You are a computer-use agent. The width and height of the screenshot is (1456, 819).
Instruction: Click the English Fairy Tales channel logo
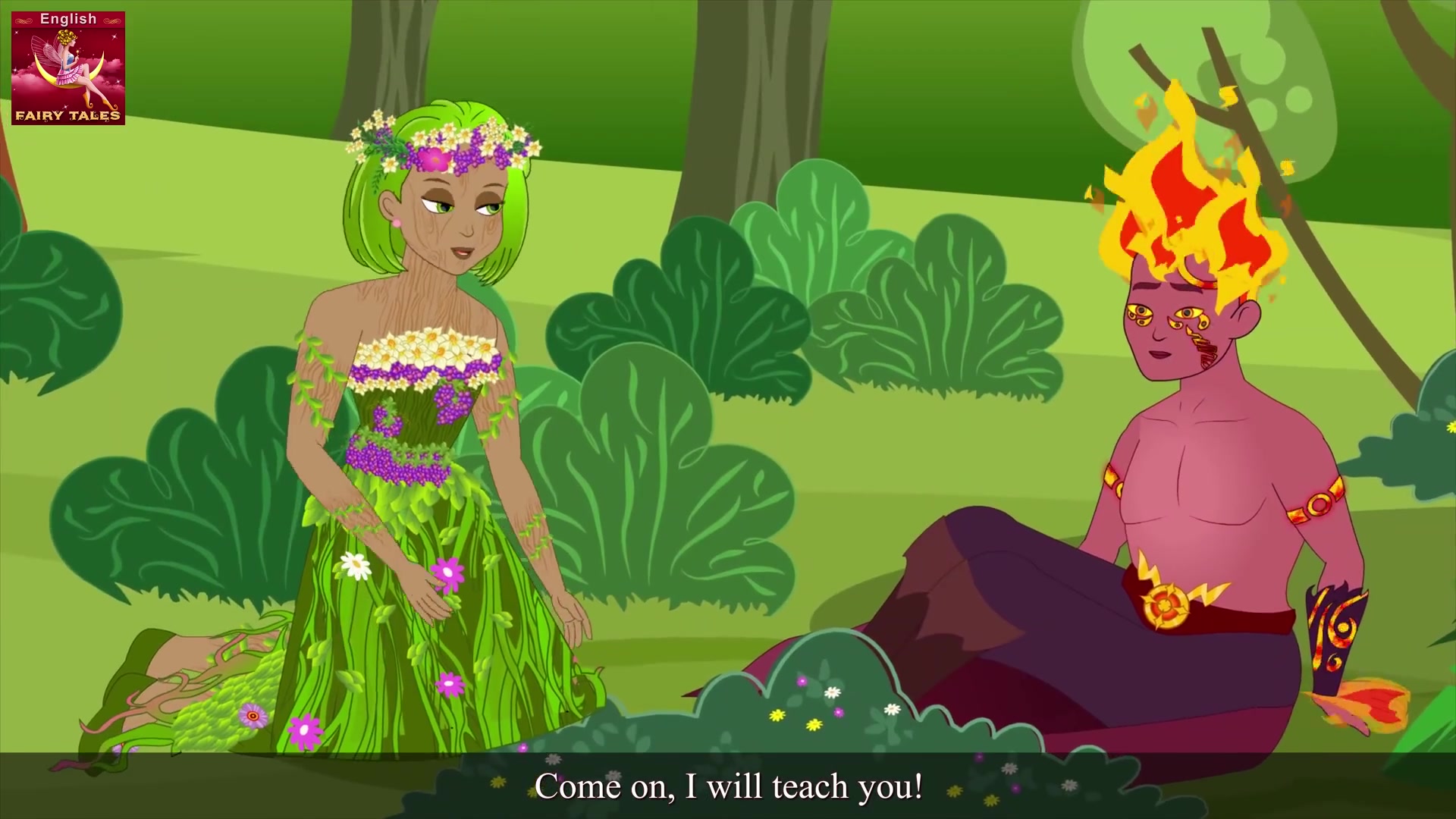[68, 67]
